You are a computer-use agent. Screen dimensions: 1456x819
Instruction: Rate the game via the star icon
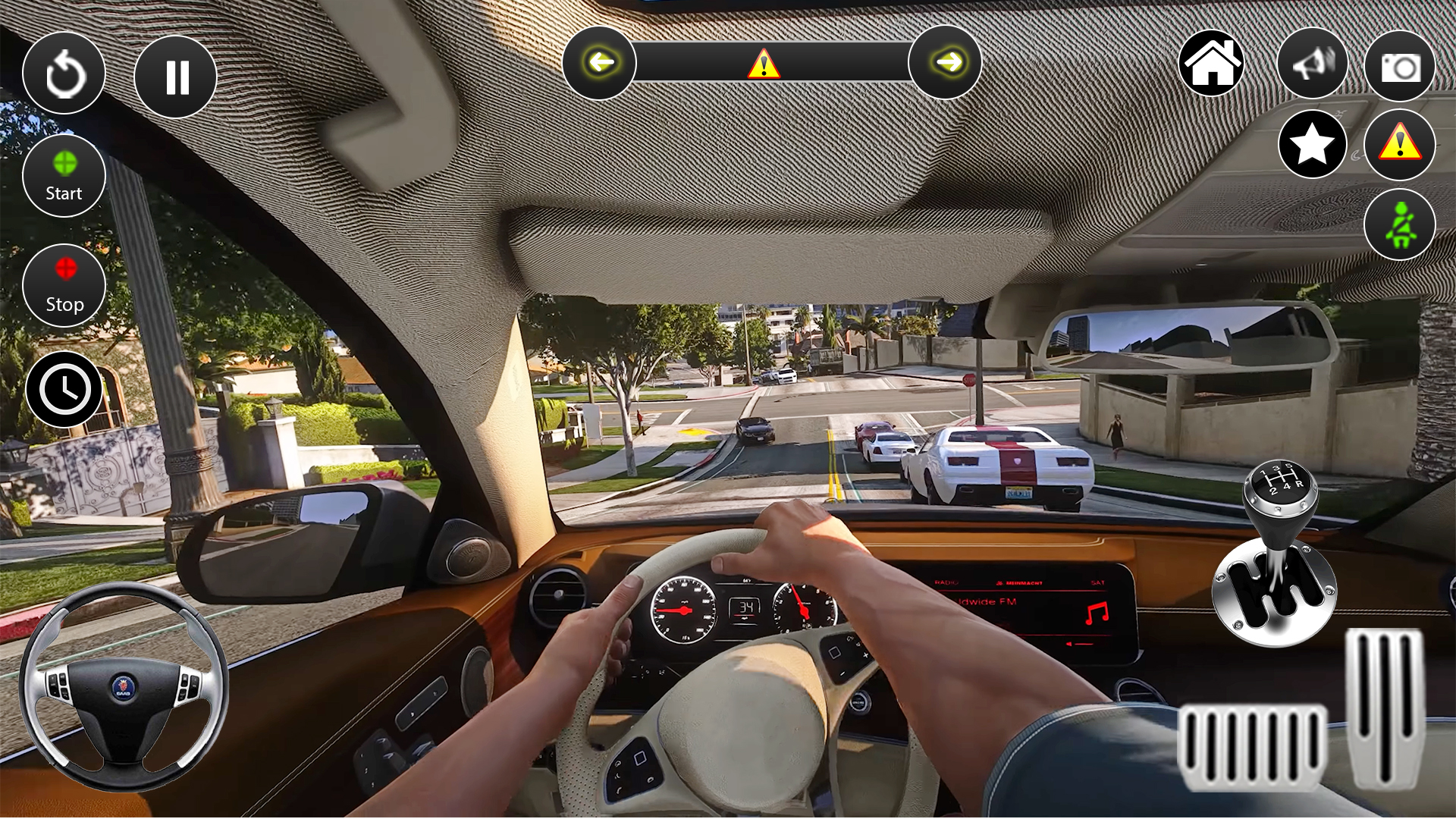click(1313, 144)
